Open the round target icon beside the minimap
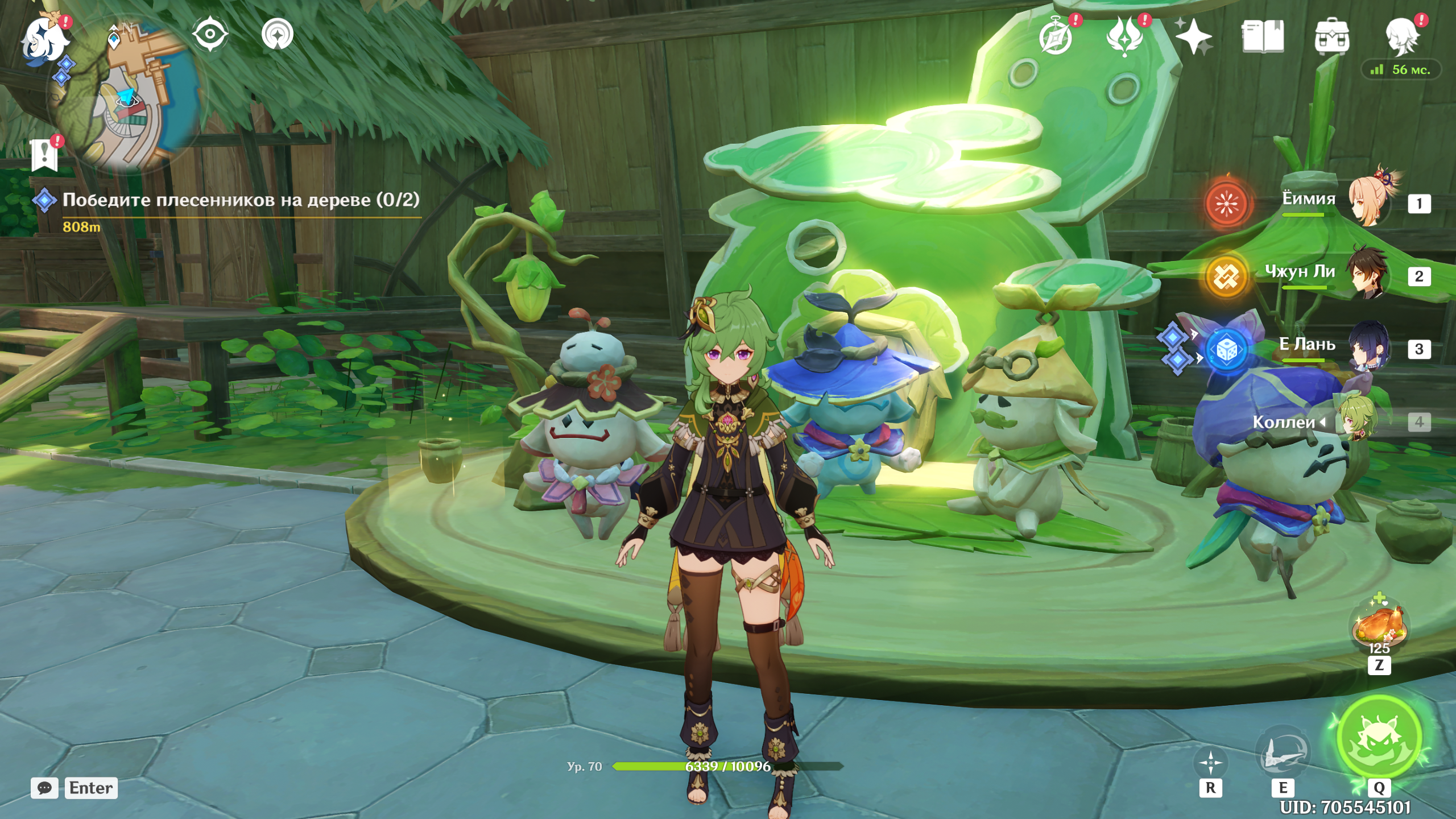 pyautogui.click(x=278, y=34)
